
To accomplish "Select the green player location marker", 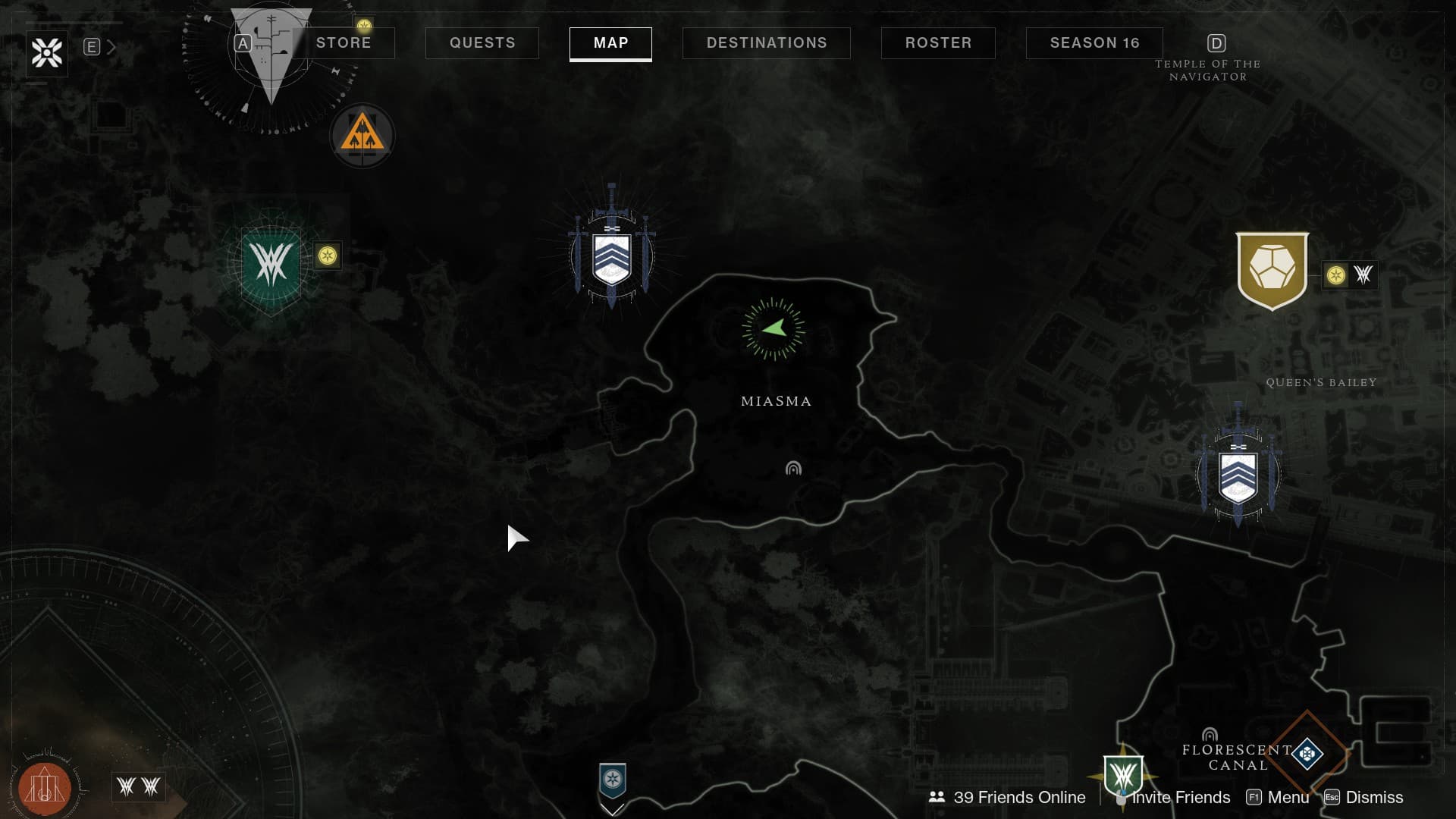I will 773,328.
